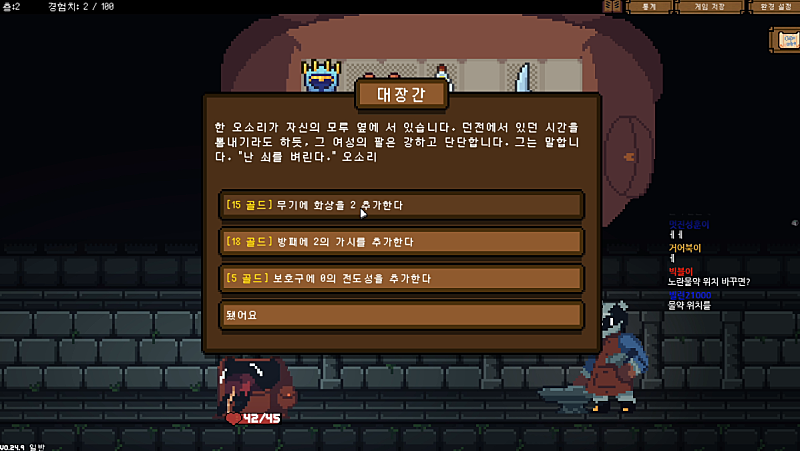This screenshot has width=800, height=451.
Task: Open the map scroll icon
Action: click(x=784, y=40)
